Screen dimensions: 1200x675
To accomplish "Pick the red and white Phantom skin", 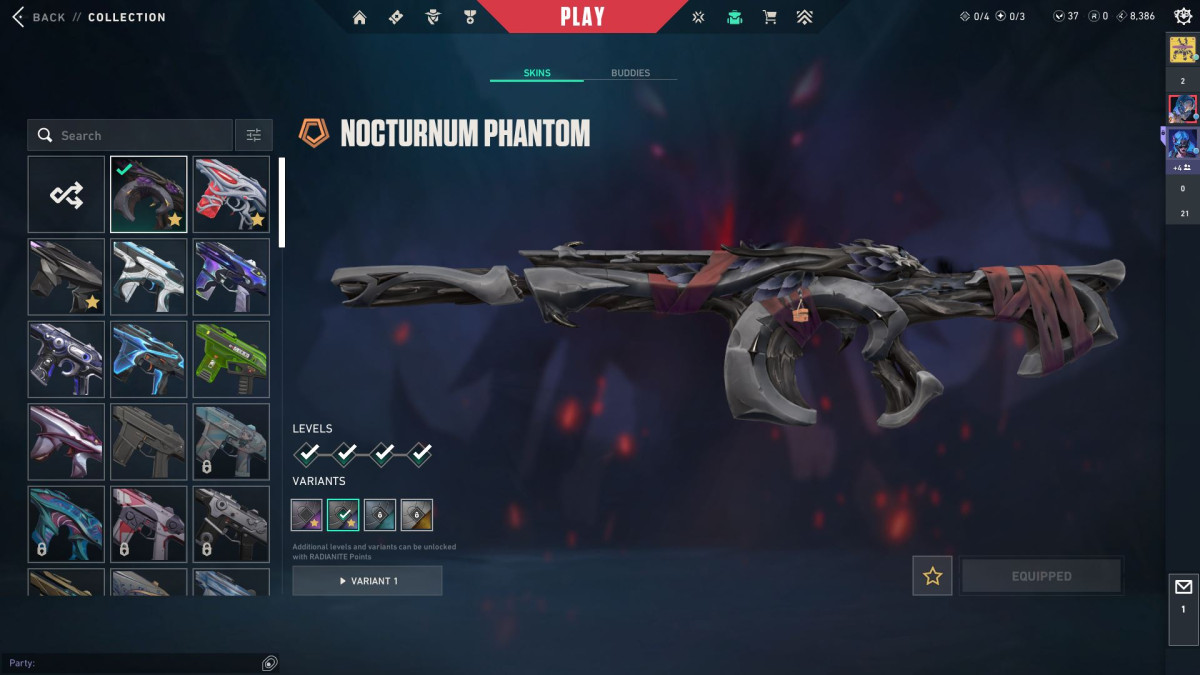I will pos(231,194).
